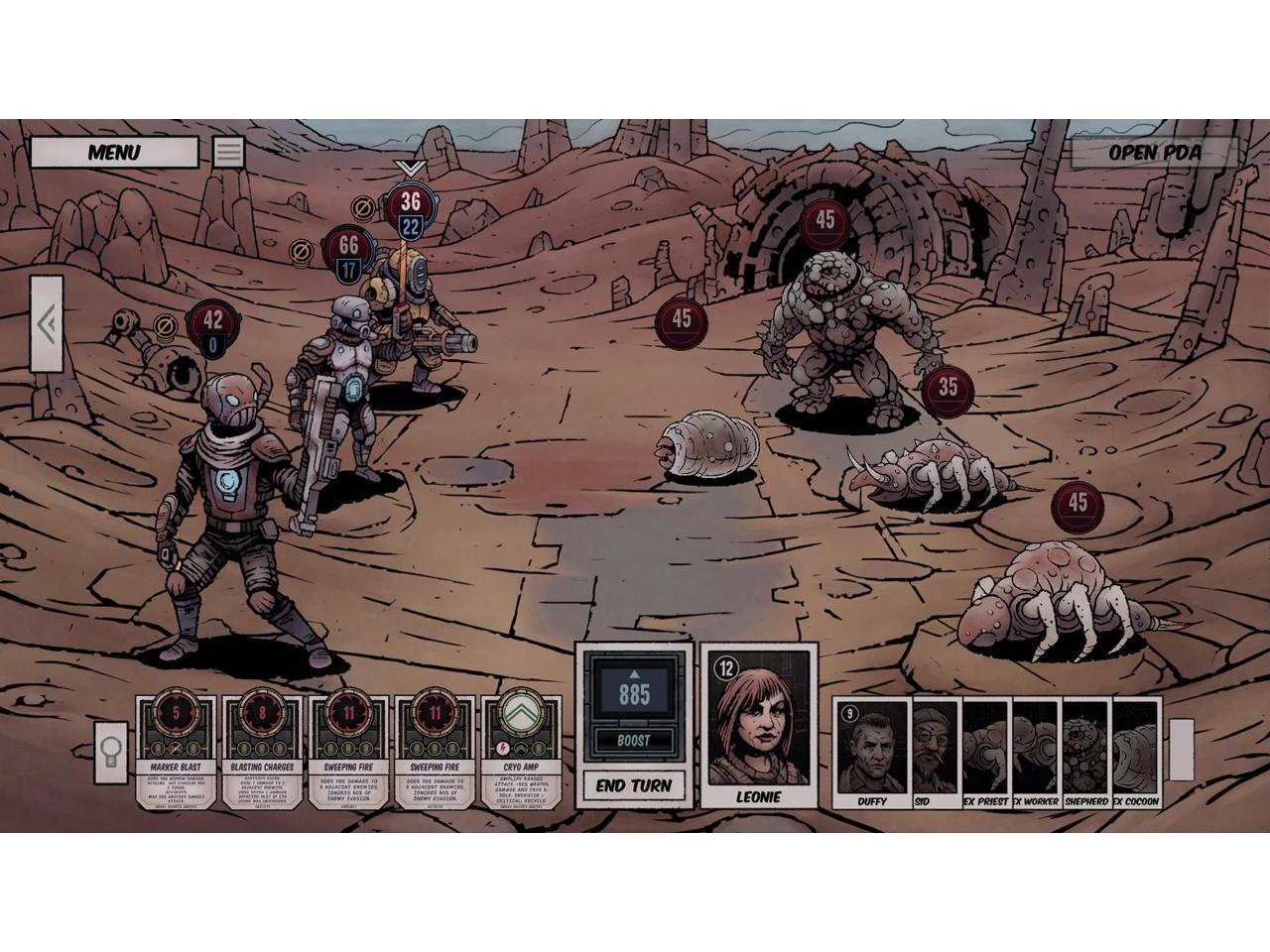Choose the Blasting Charges card
The height and width of the screenshot is (952, 1270).
click(262, 751)
